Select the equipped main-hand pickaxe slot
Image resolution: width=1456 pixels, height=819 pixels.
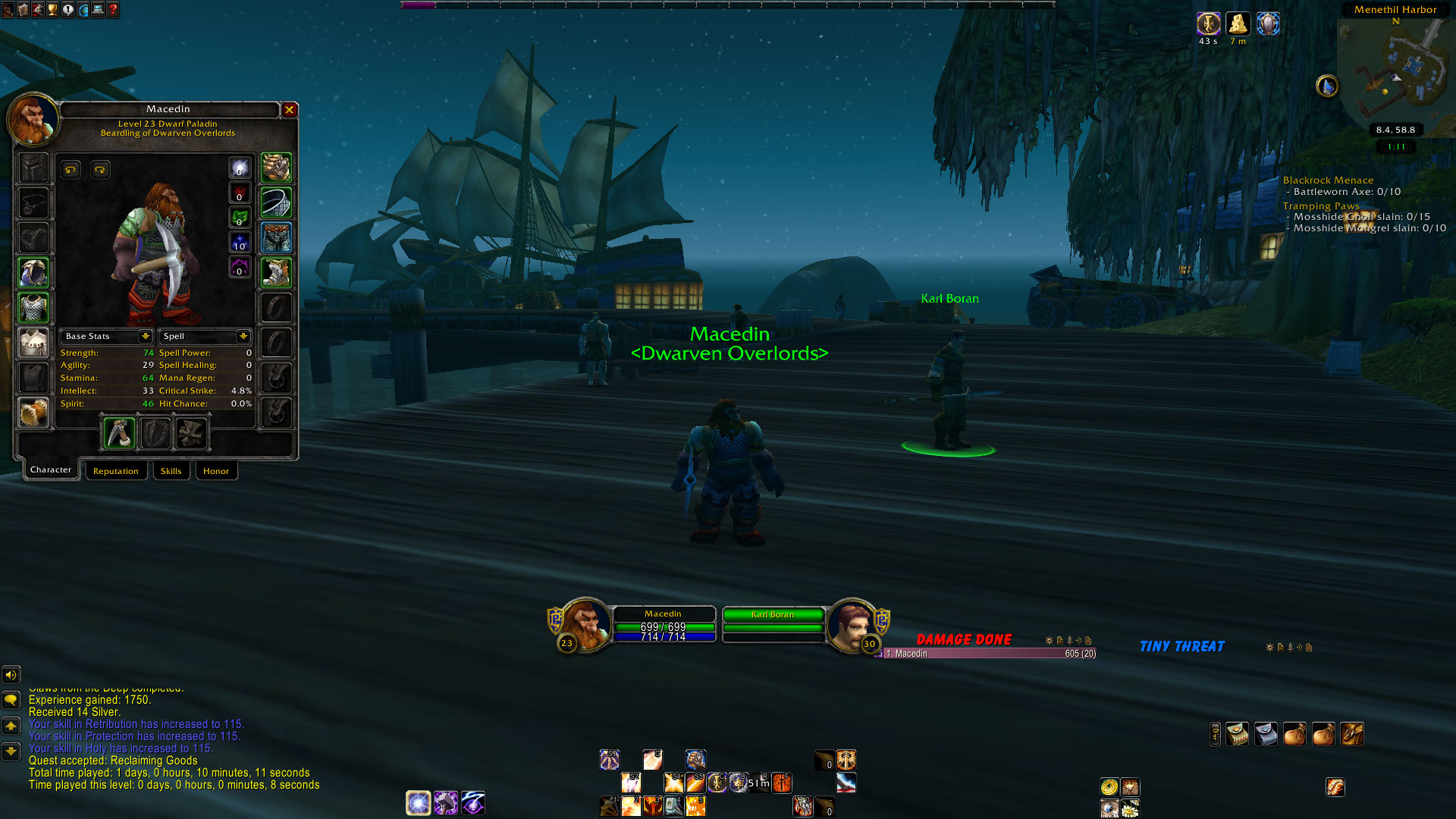point(119,434)
